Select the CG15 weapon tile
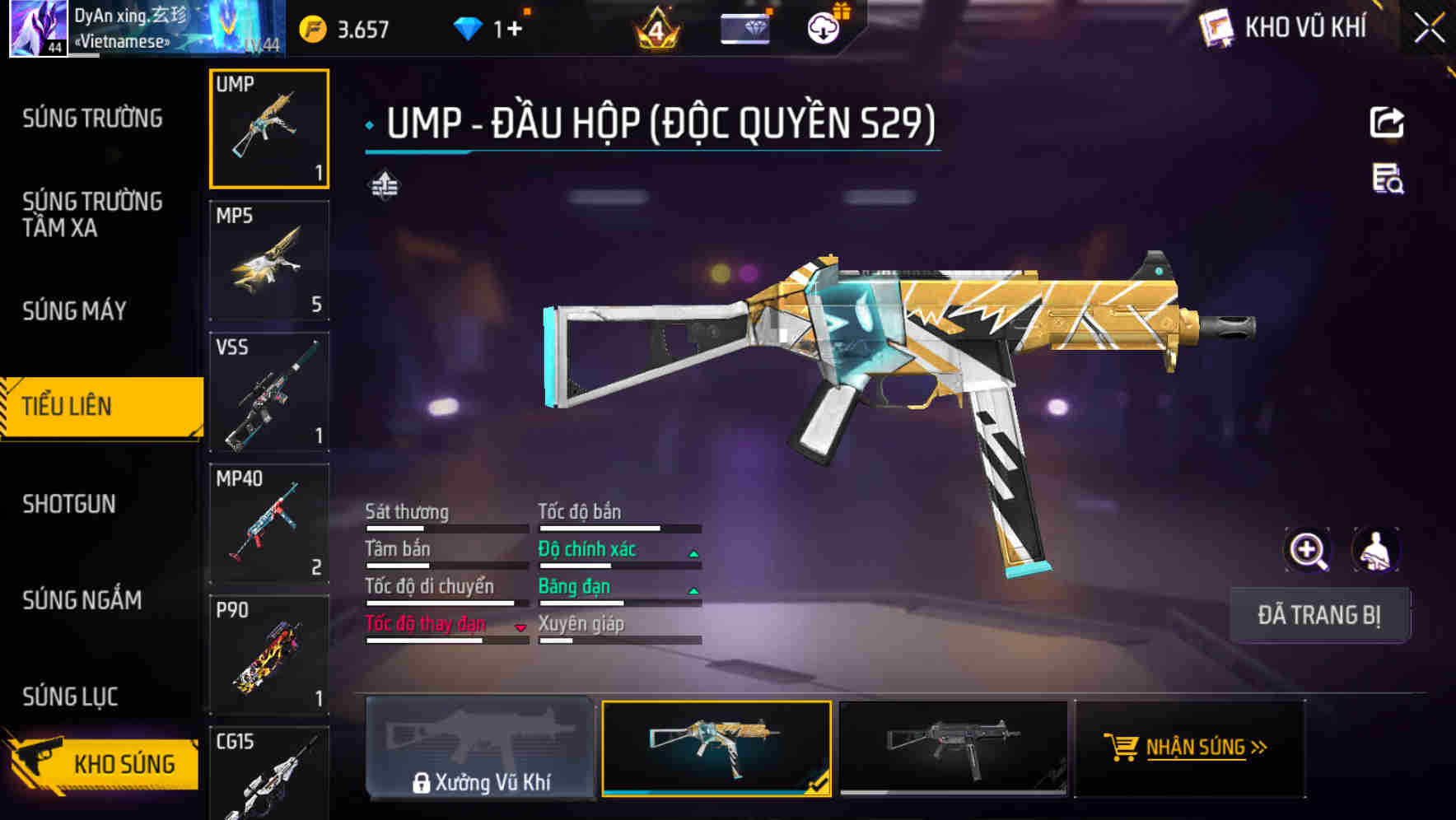 [x=269, y=774]
